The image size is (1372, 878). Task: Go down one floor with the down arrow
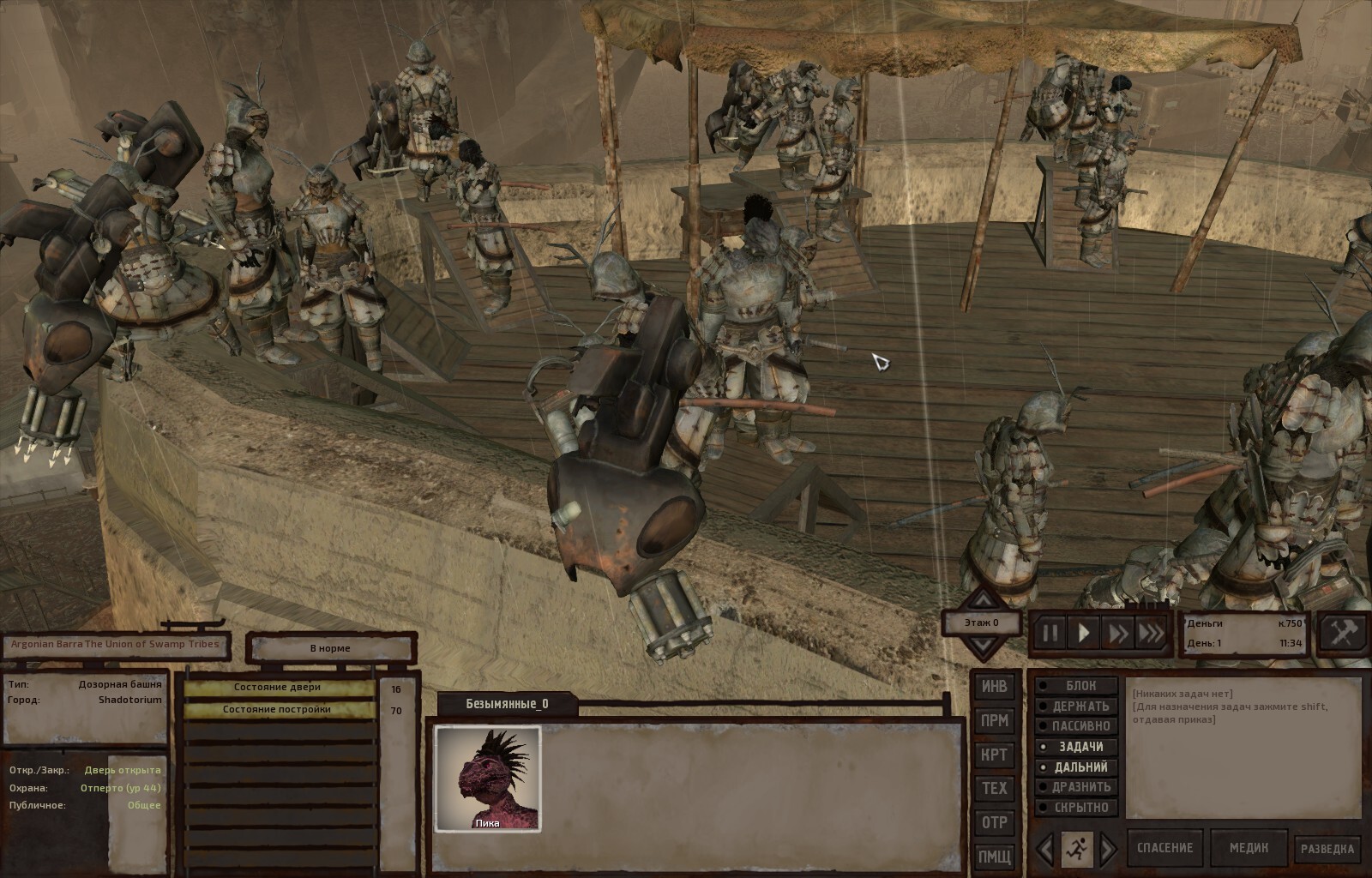coord(982,645)
